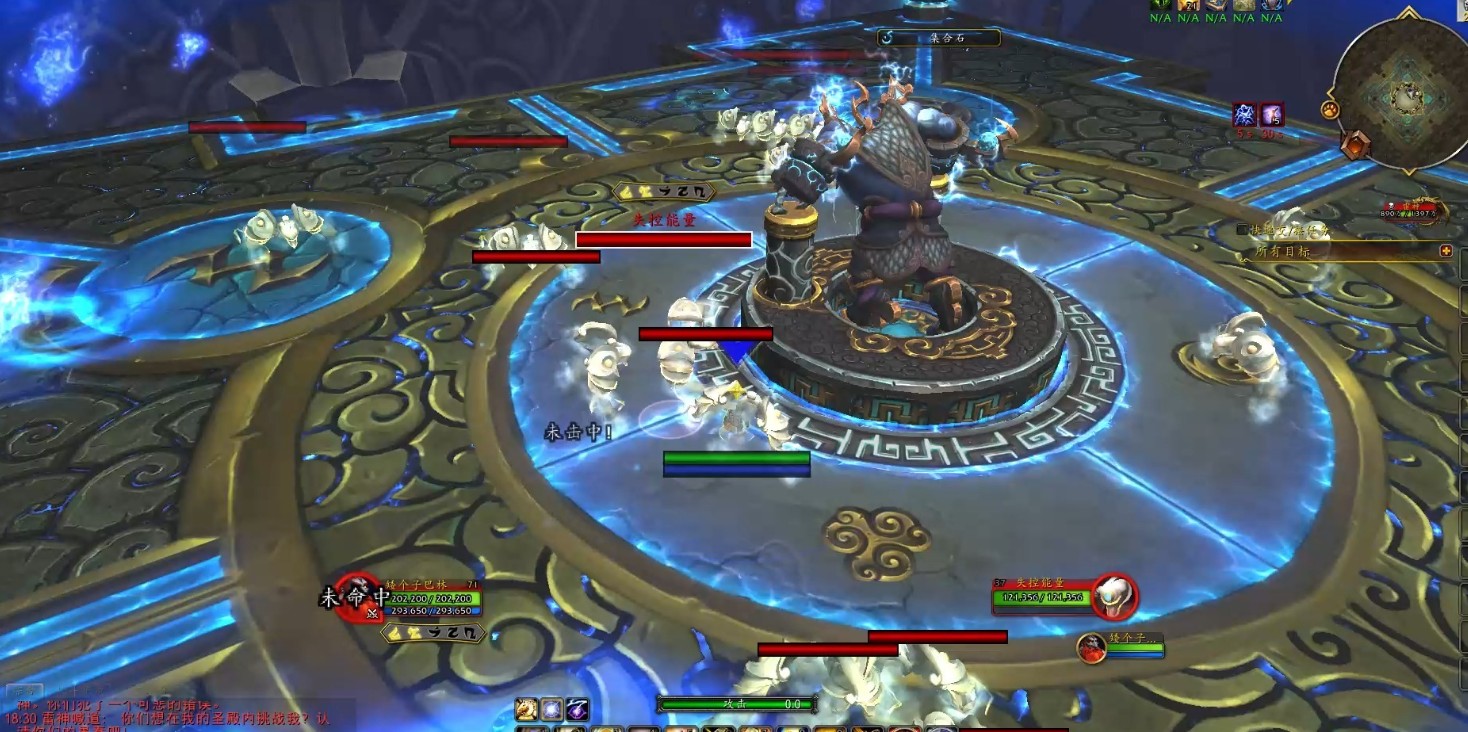Tick the checkbox above the objectives tracker
The width and height of the screenshot is (1468, 732).
pyautogui.click(x=1242, y=229)
